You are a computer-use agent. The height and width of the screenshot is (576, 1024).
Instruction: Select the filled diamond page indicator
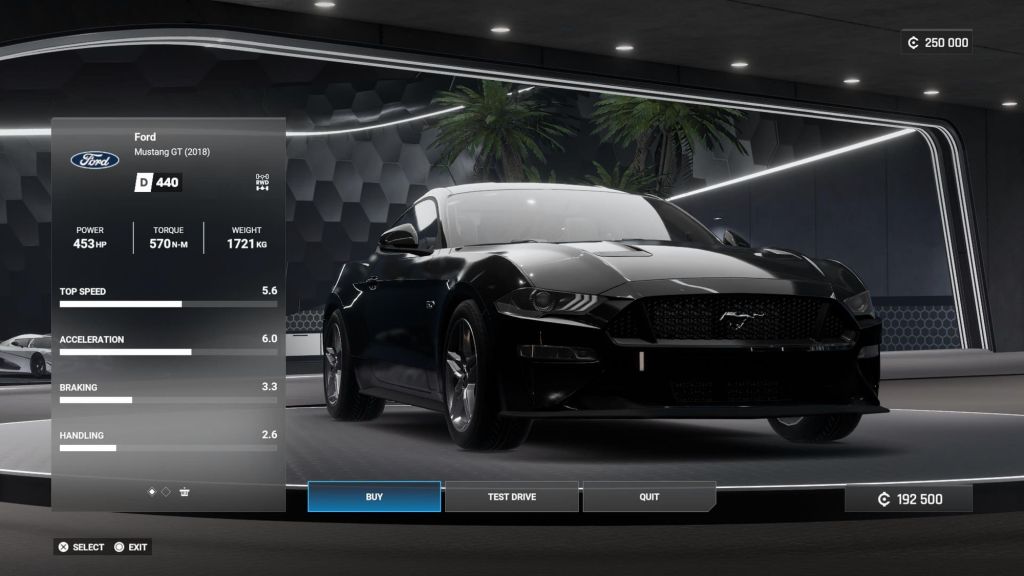coord(152,492)
